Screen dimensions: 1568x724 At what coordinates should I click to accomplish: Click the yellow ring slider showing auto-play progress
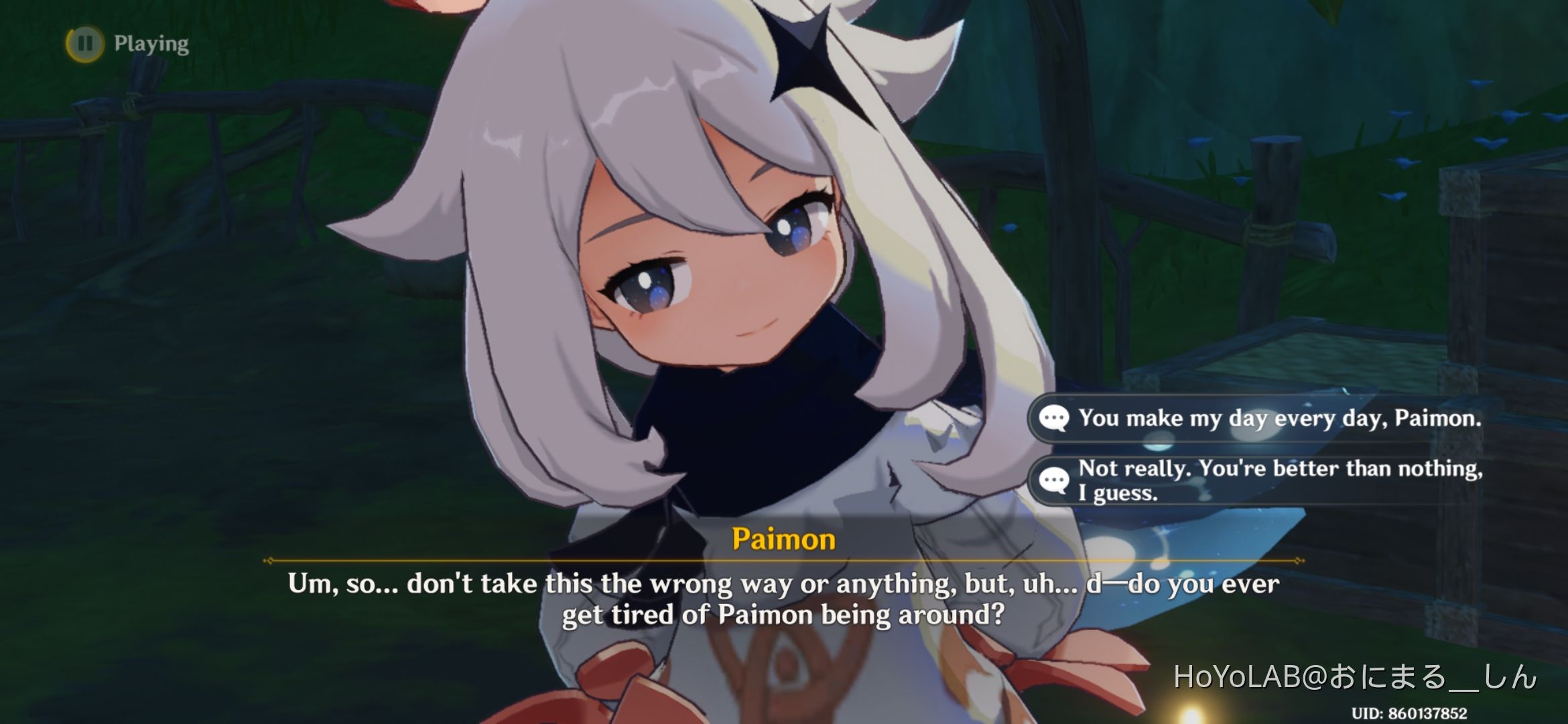(x=84, y=44)
